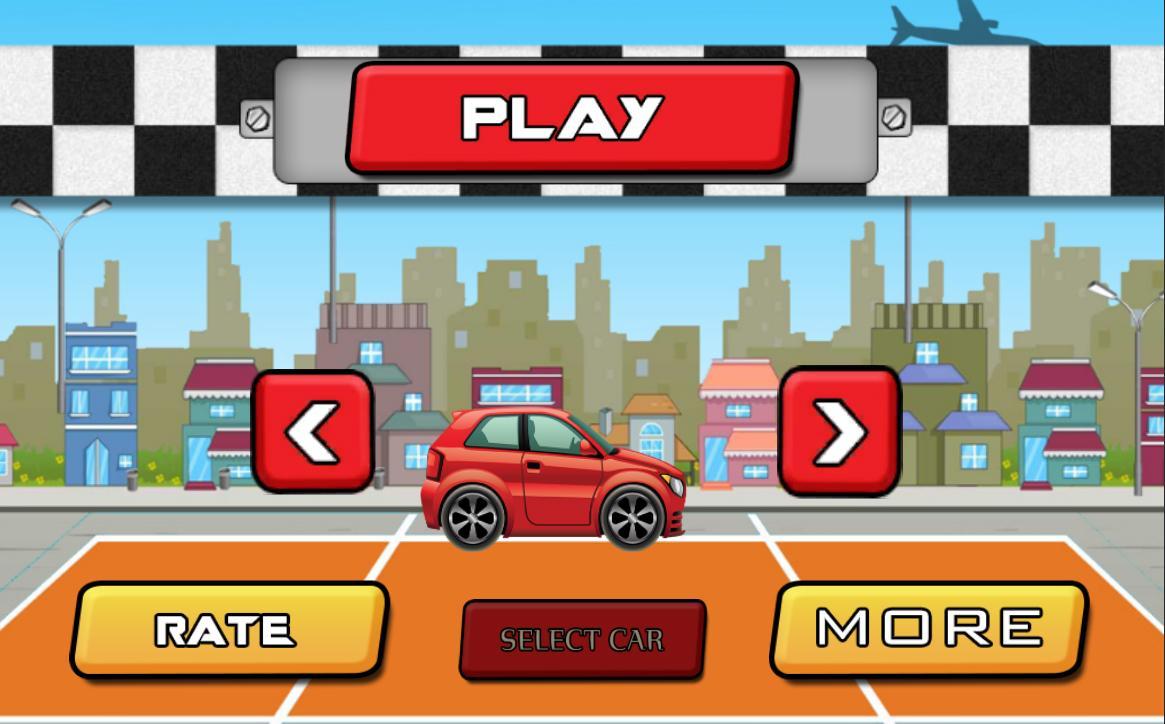The width and height of the screenshot is (1165, 724).
Task: Start the race with the PLAY button
Action: pos(571,117)
